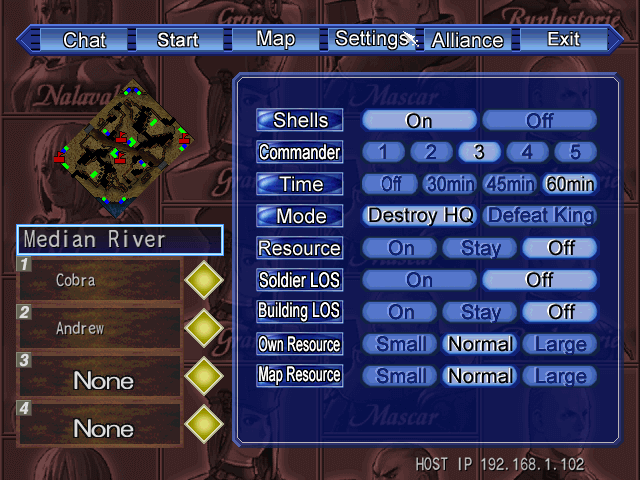The image size is (640, 480).
Task: Select Destroy HQ game mode
Action: point(420,216)
